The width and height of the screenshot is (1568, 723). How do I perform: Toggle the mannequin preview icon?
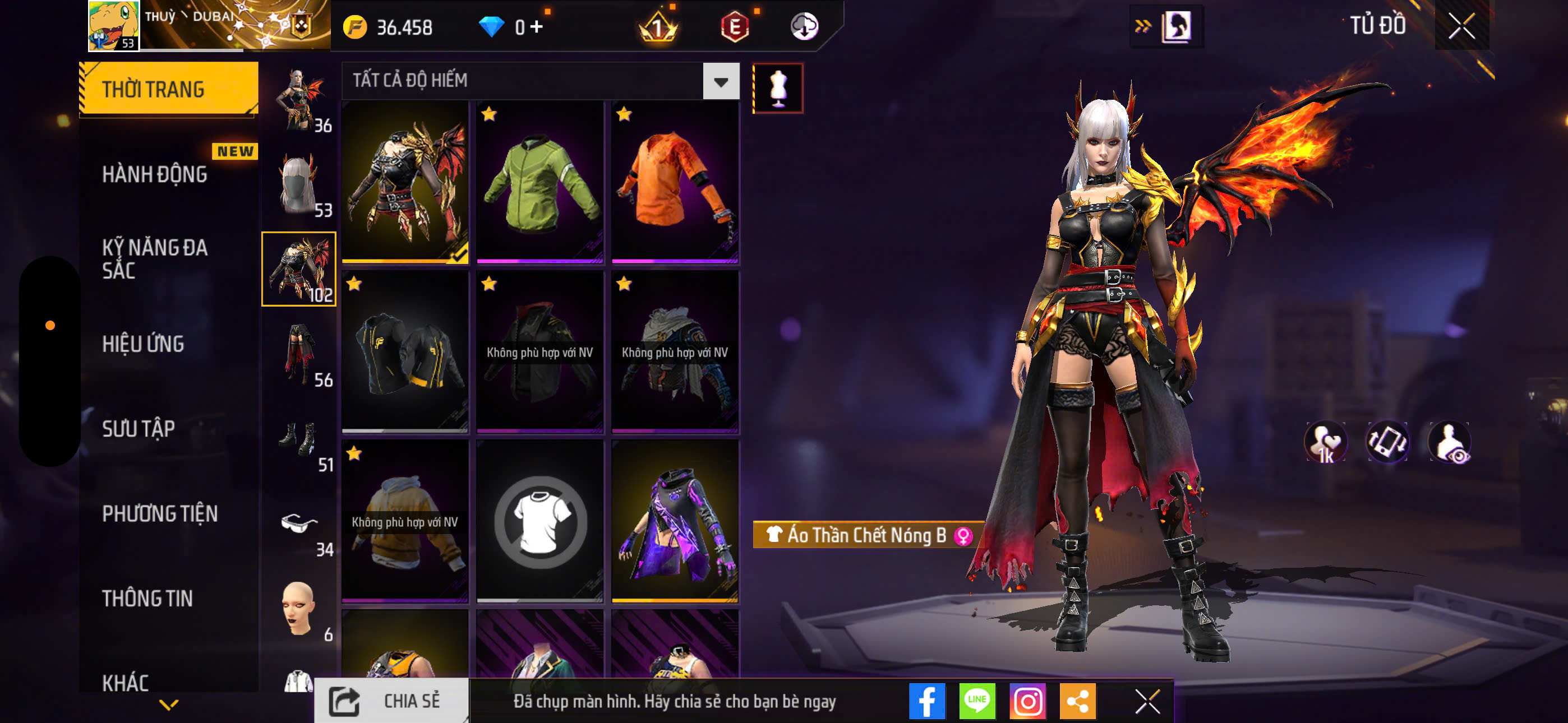pyautogui.click(x=779, y=87)
